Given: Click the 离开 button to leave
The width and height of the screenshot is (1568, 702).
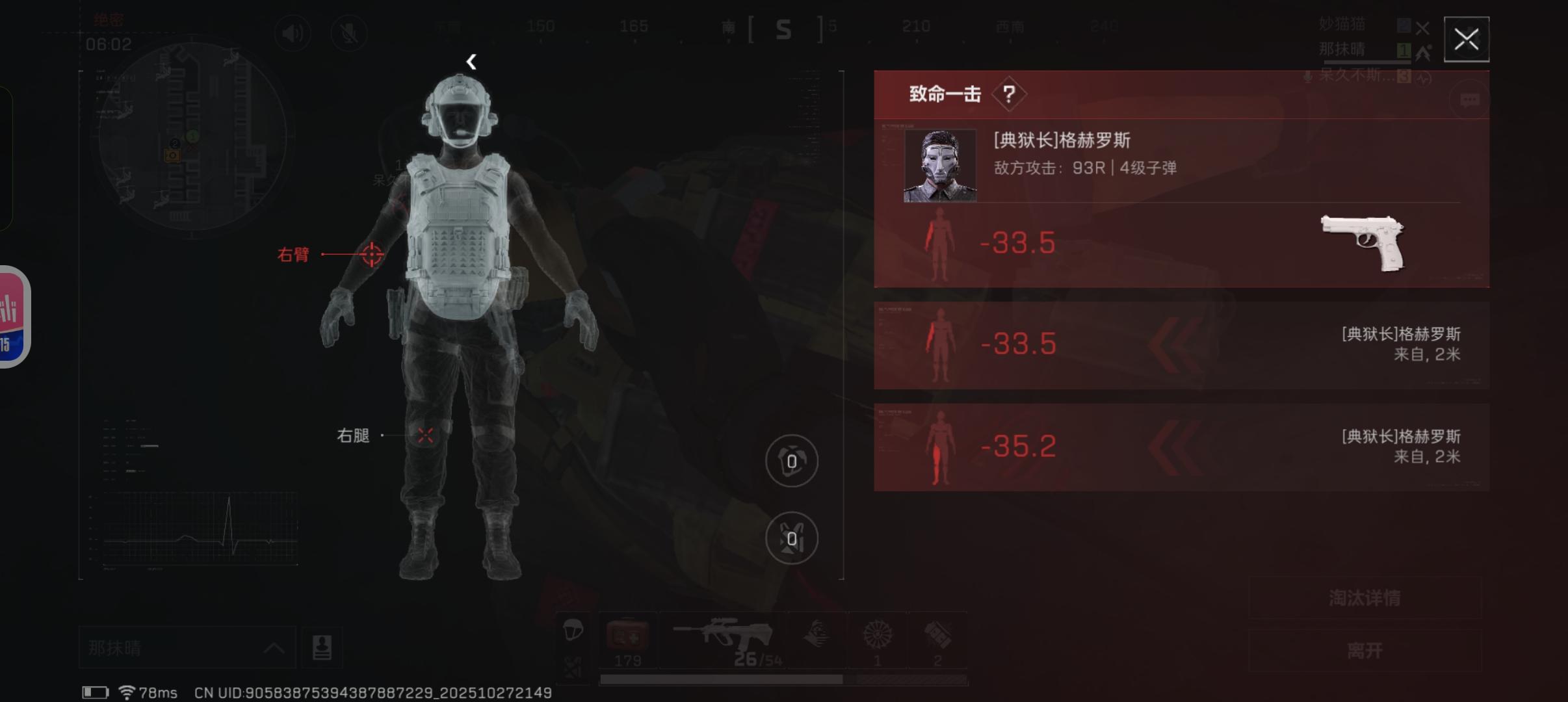Looking at the screenshot, I should [1365, 650].
